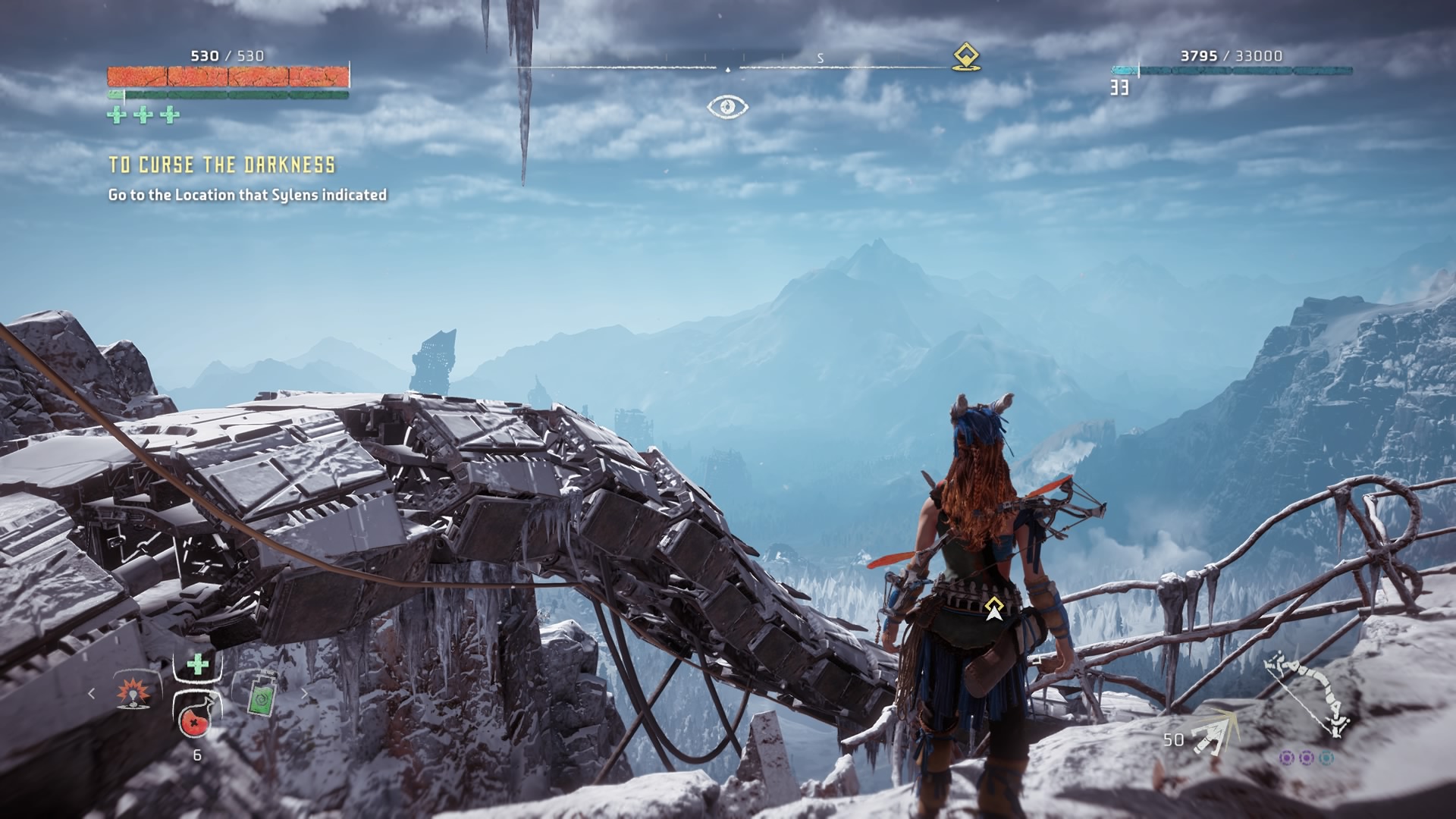Select the green spiral potion slot

click(x=261, y=692)
